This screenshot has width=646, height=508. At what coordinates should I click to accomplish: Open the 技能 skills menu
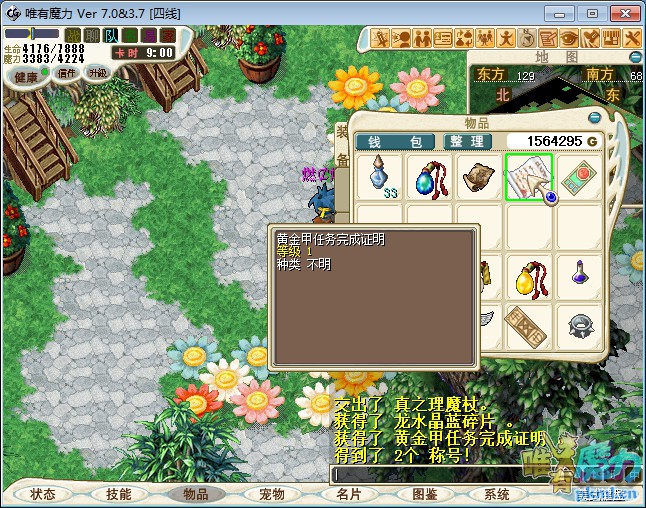click(119, 494)
